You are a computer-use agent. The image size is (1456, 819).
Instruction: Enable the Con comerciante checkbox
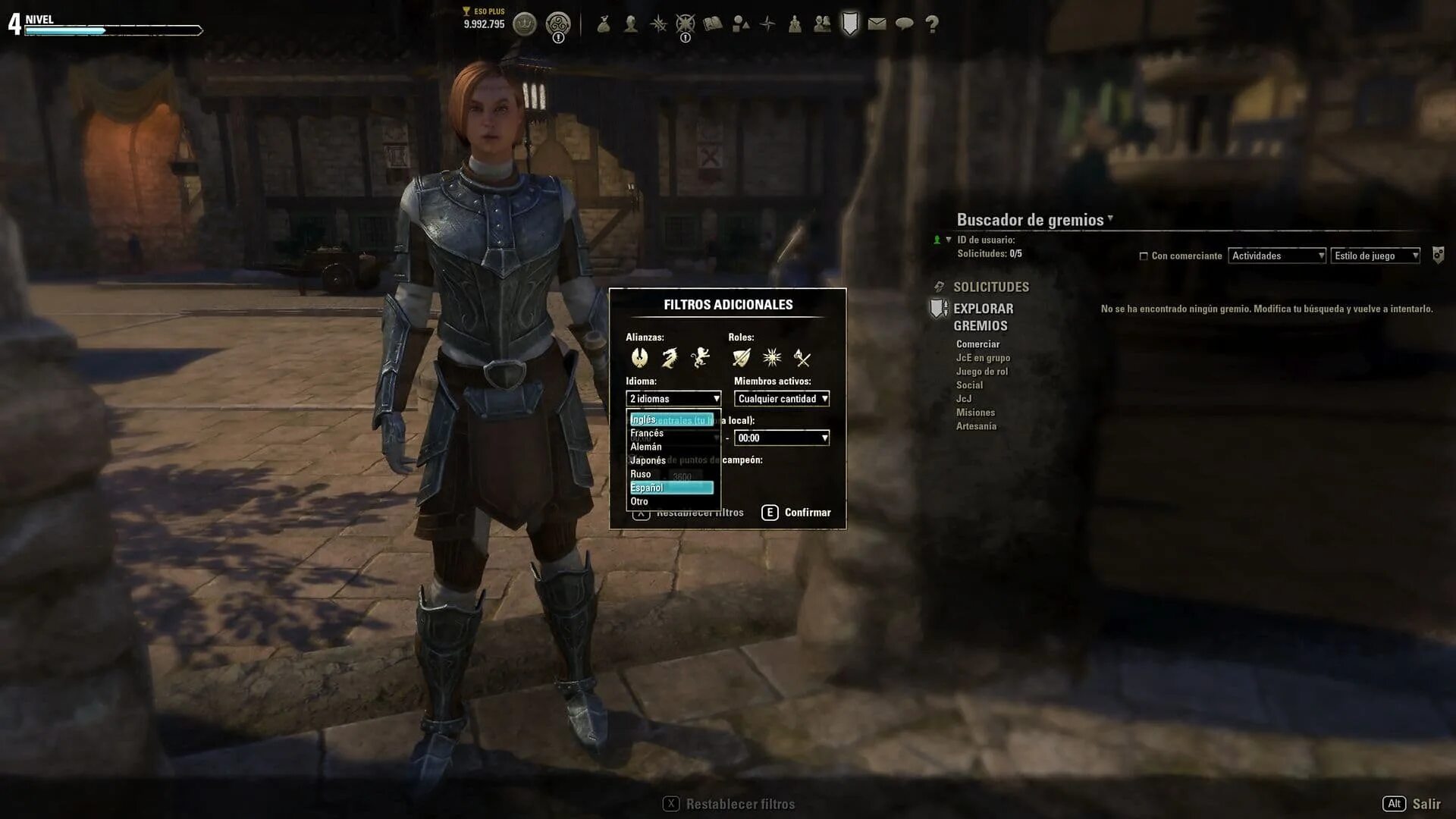[1144, 256]
